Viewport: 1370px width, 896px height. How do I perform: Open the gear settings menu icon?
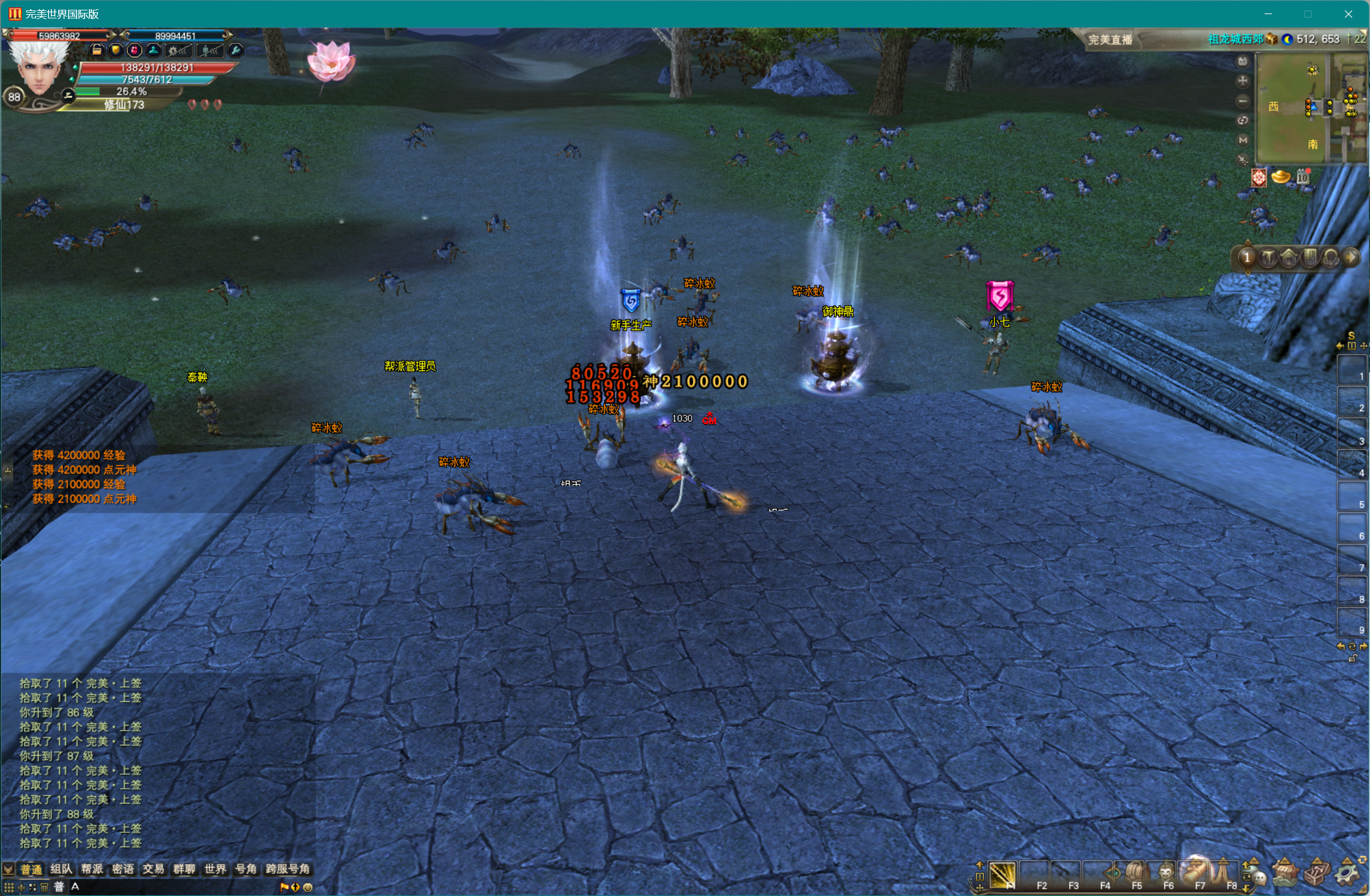click(x=1347, y=873)
